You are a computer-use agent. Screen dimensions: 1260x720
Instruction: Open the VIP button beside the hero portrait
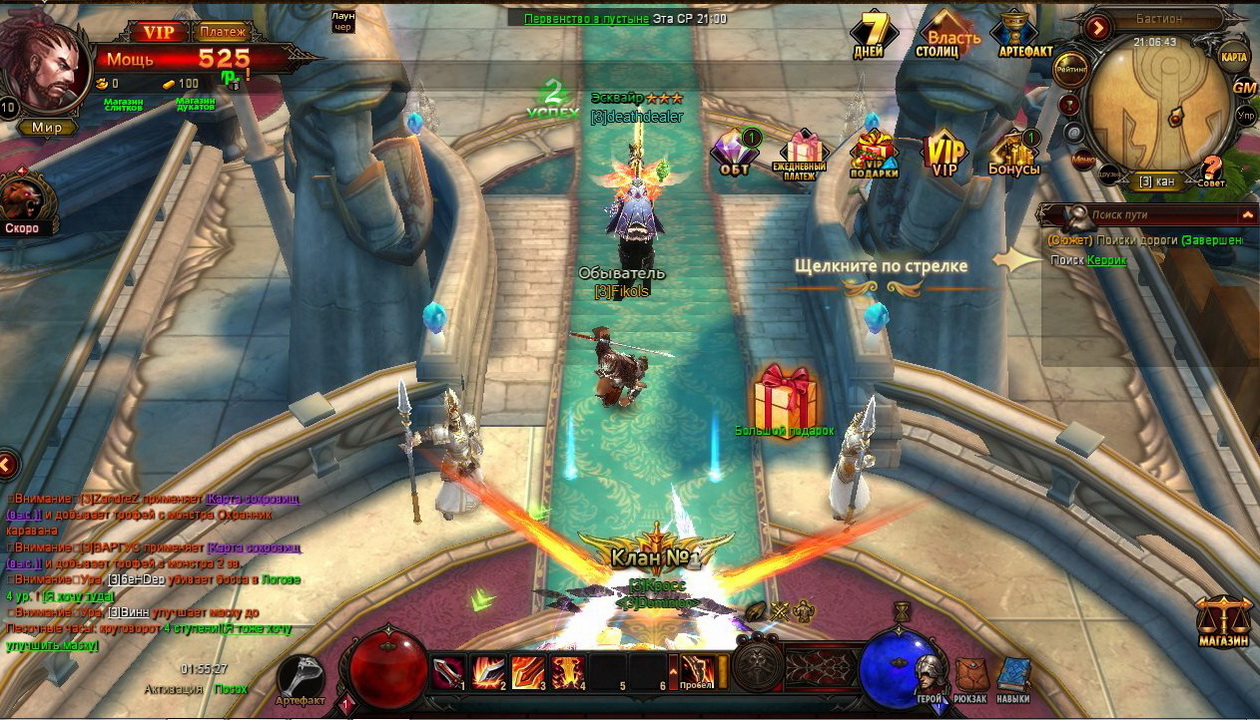pos(158,32)
